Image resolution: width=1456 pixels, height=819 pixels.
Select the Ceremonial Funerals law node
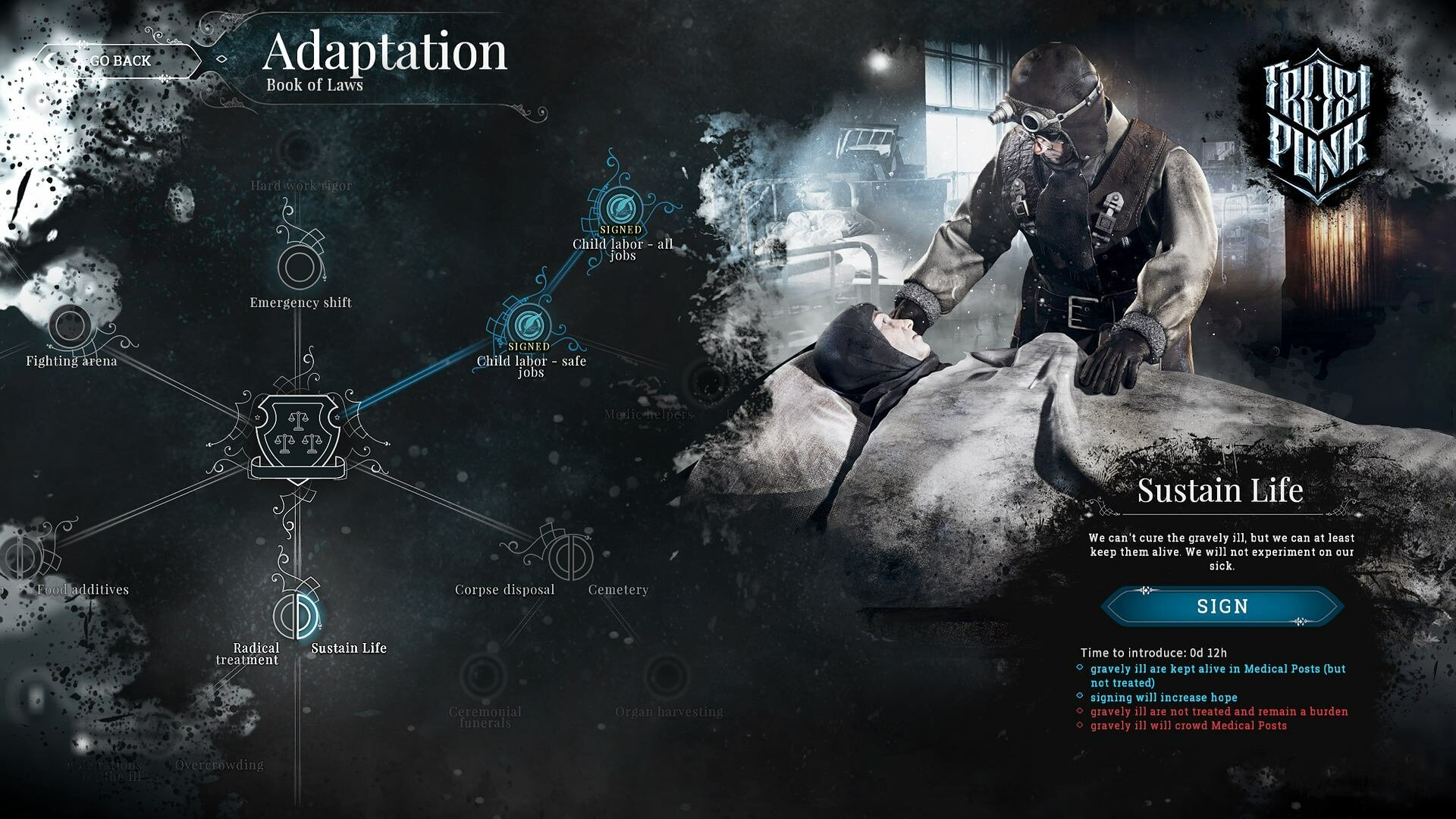pyautogui.click(x=485, y=676)
